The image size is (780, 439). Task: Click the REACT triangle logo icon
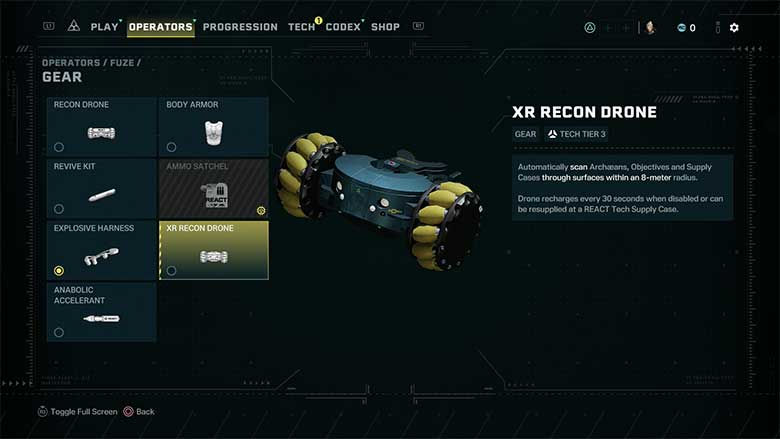point(74,27)
